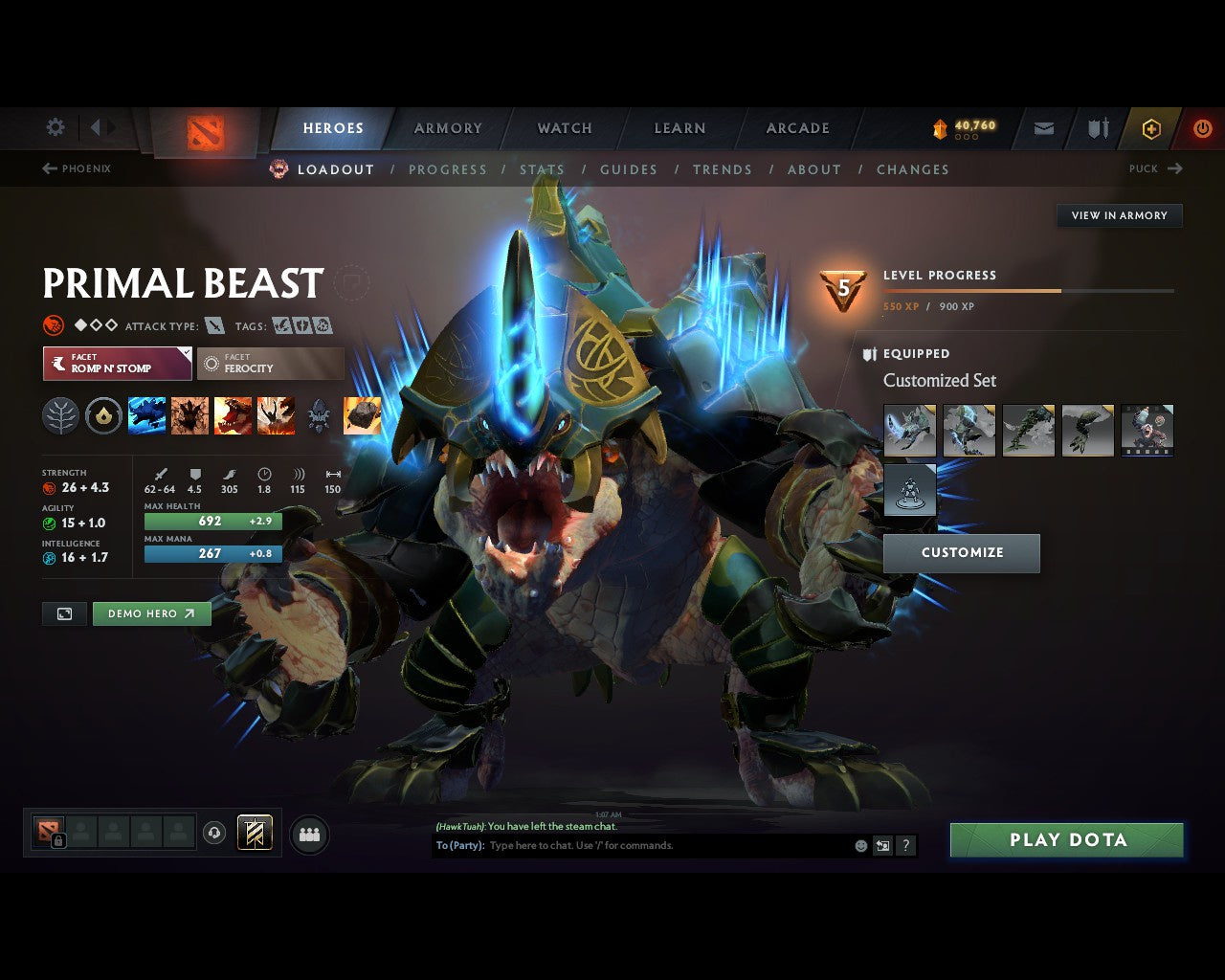Go to the Learn tab

679,128
